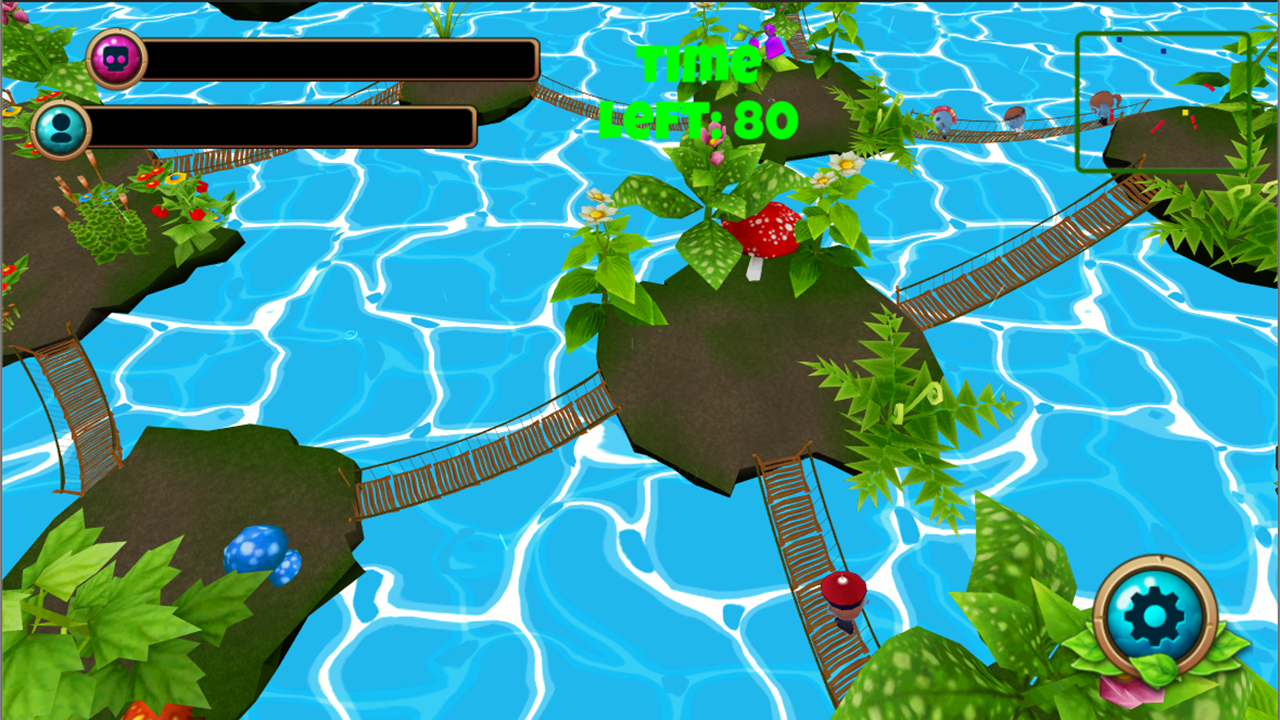Select the teal player profile icon

[62, 129]
